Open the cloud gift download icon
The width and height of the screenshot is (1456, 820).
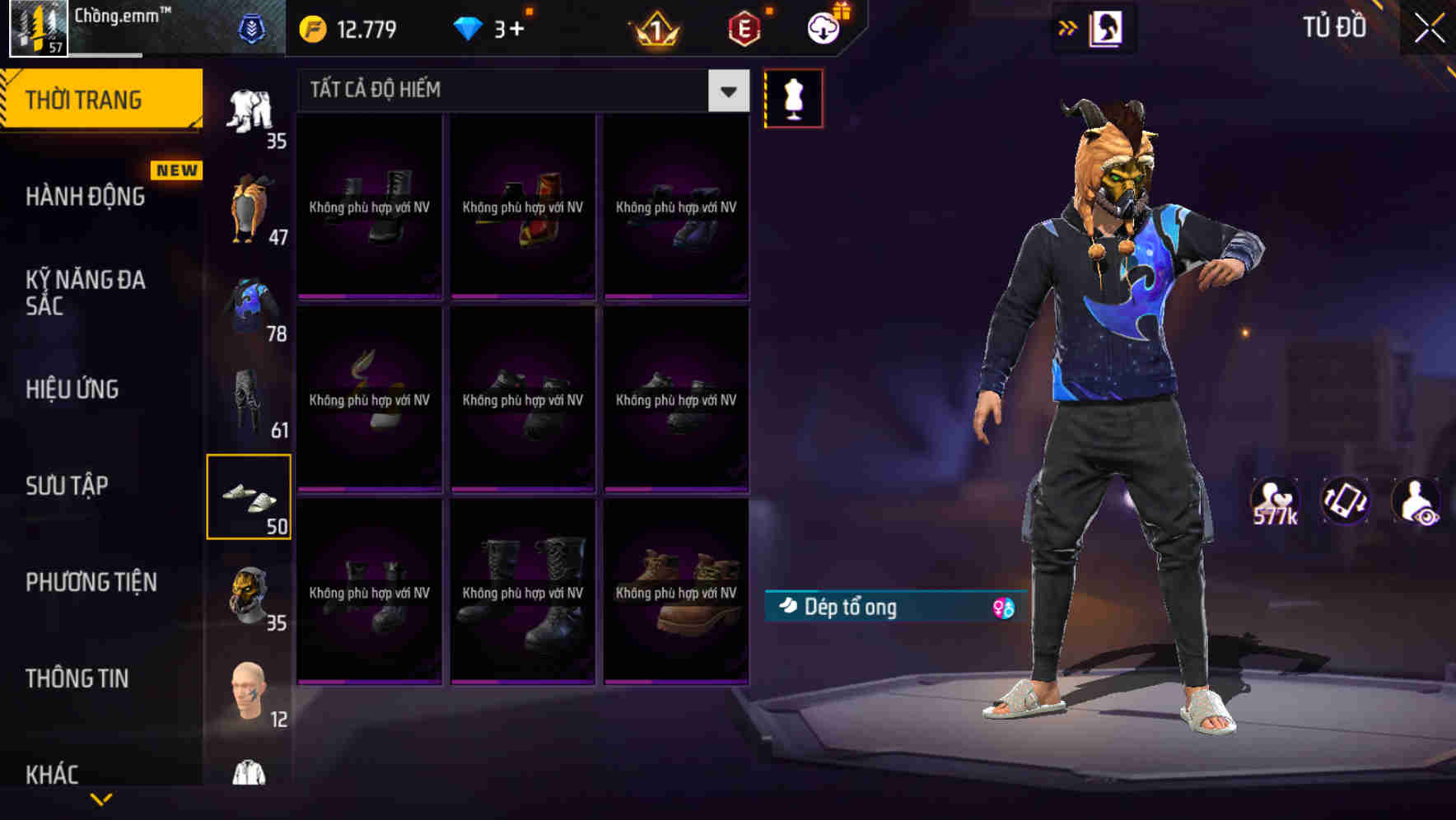coord(823,27)
